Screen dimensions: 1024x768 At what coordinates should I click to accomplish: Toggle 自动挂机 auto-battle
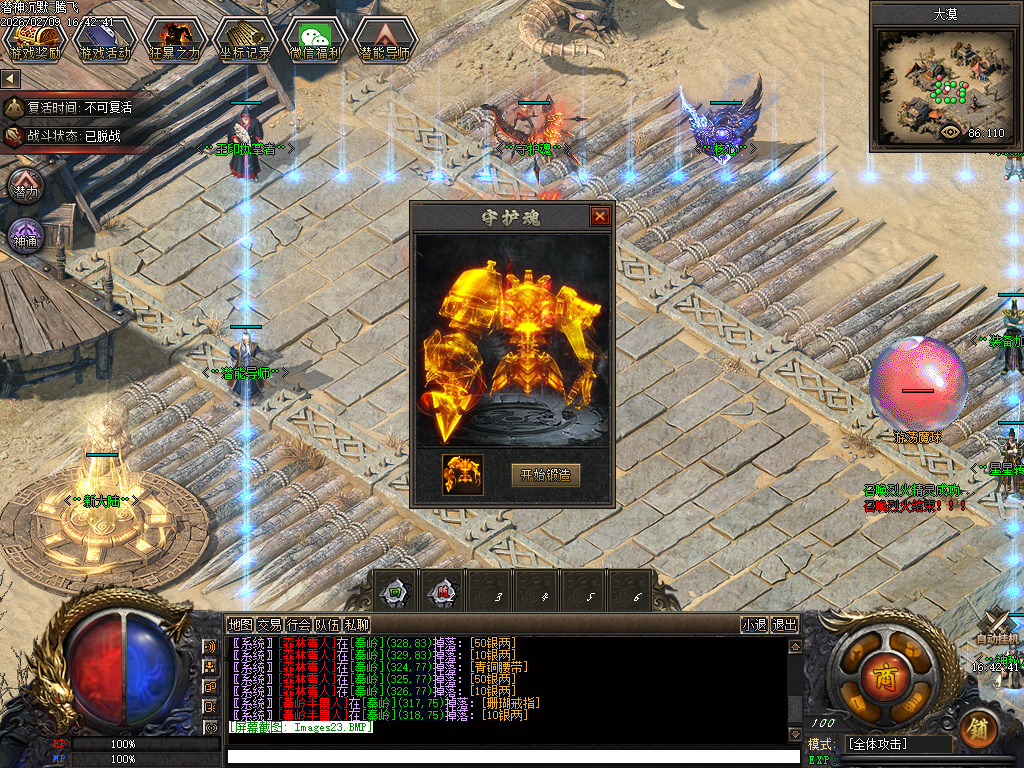click(x=997, y=629)
